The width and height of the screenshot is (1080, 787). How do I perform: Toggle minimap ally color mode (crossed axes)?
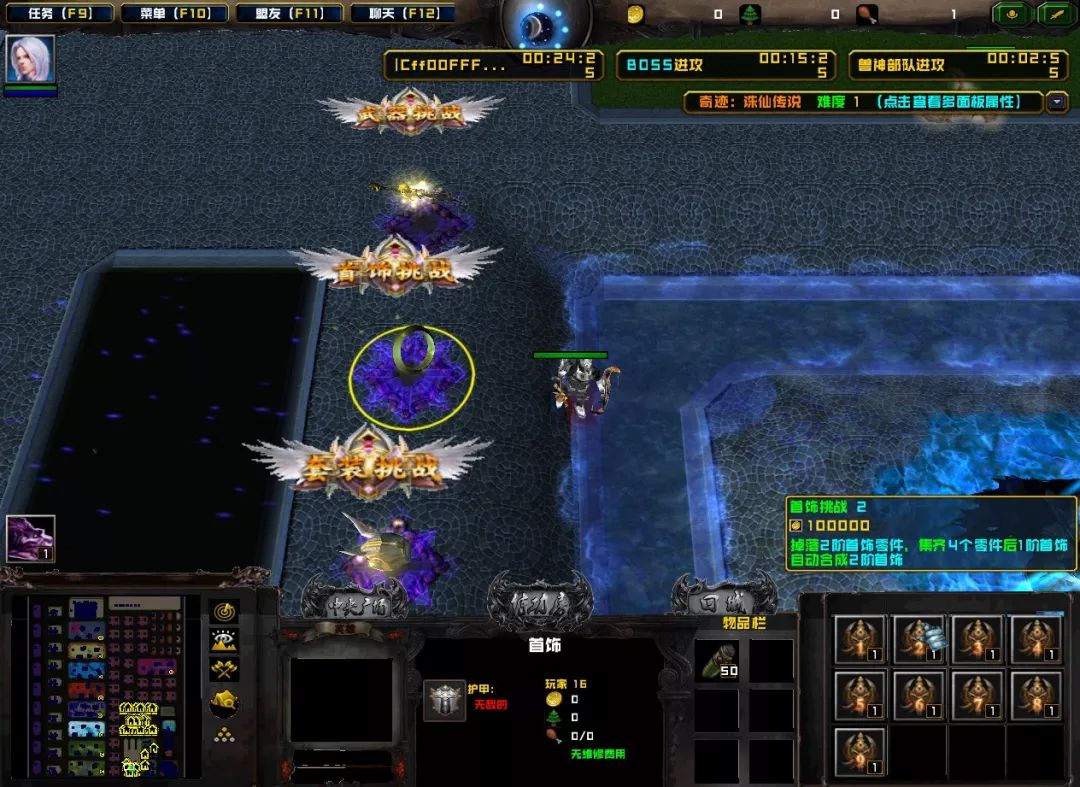224,670
